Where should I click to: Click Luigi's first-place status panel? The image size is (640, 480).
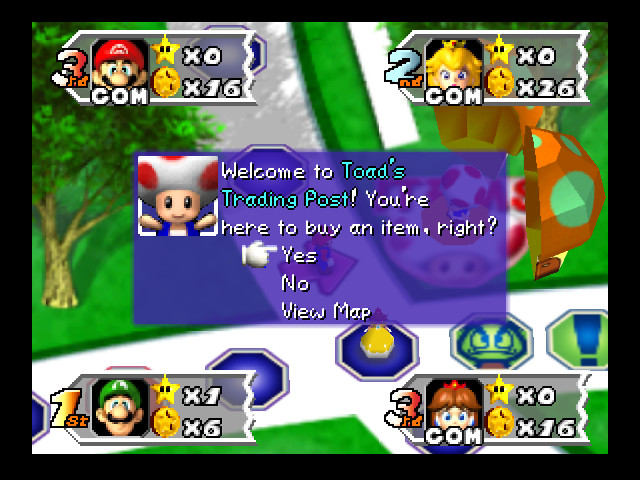point(160,410)
